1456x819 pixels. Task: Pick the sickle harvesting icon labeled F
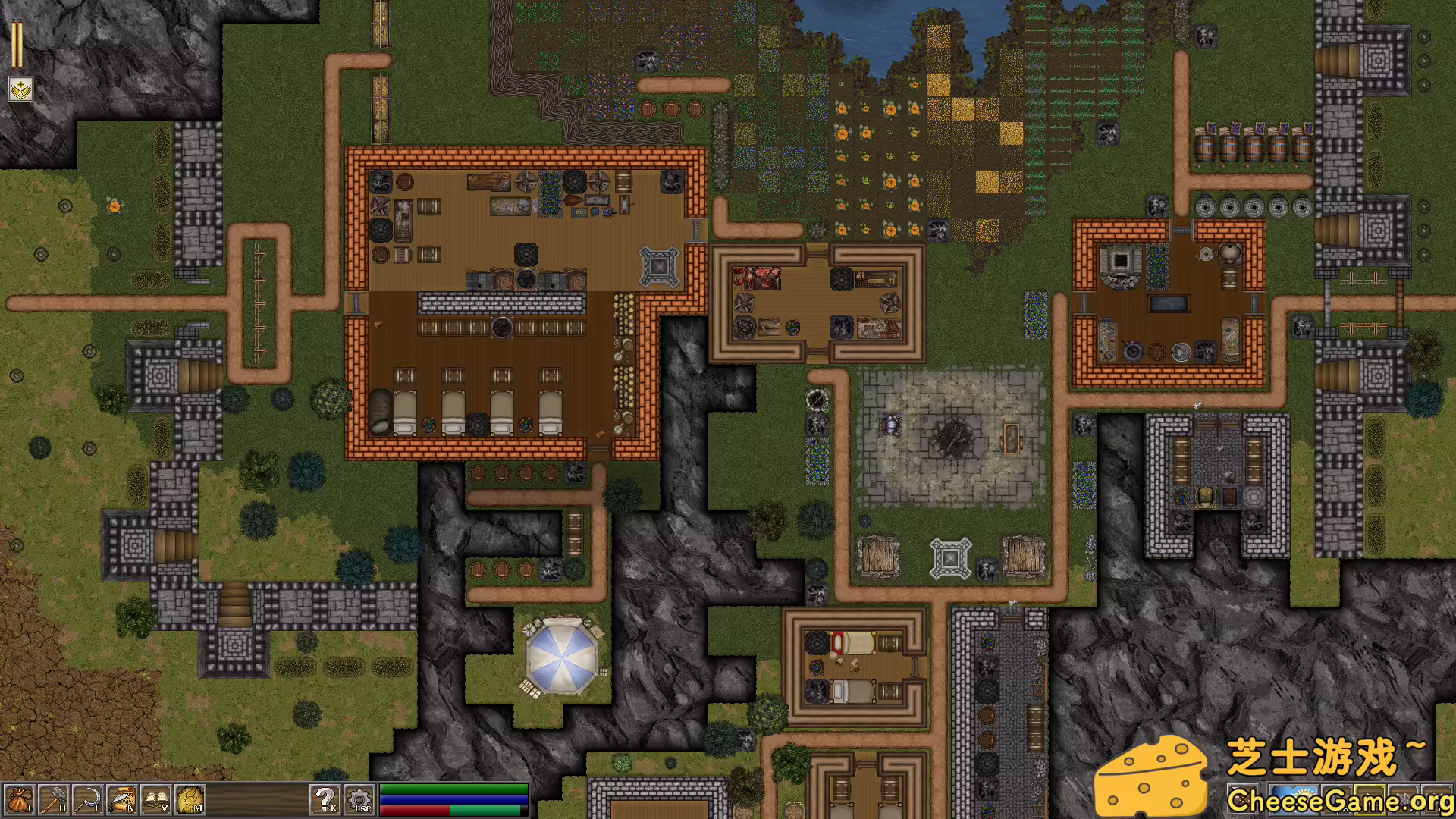(x=87, y=800)
